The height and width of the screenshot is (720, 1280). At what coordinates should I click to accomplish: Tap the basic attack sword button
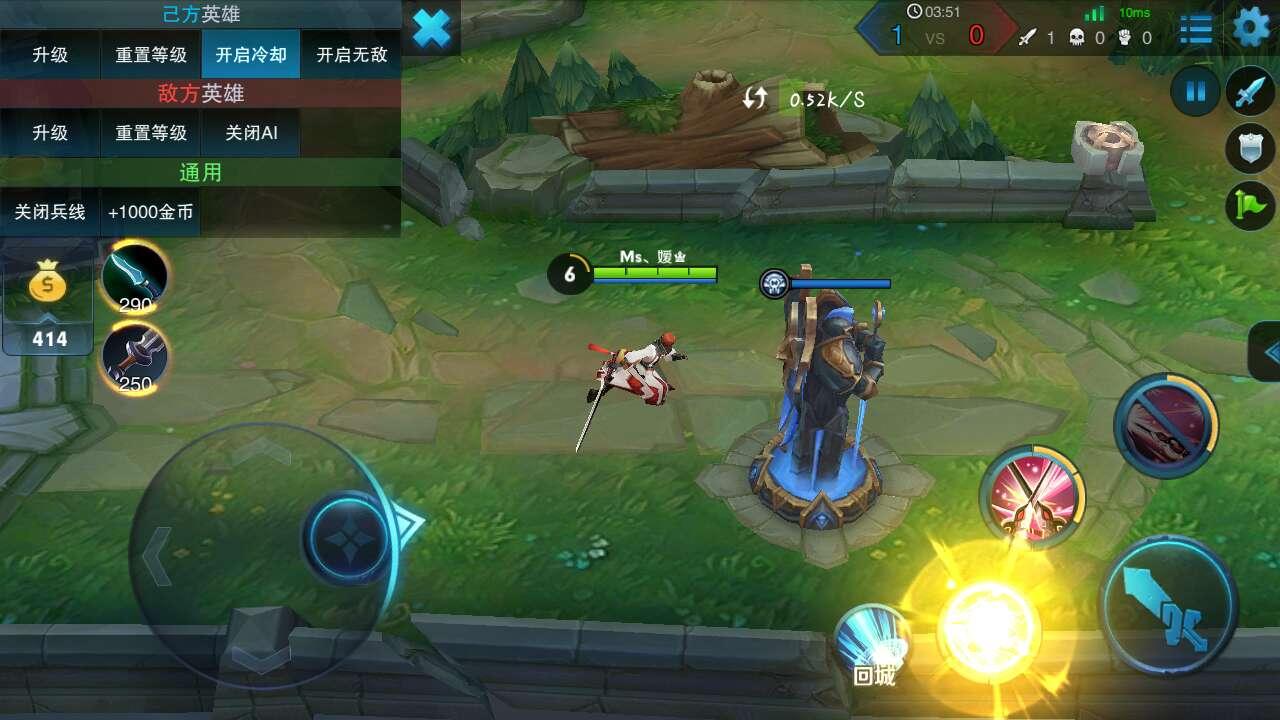1168,603
